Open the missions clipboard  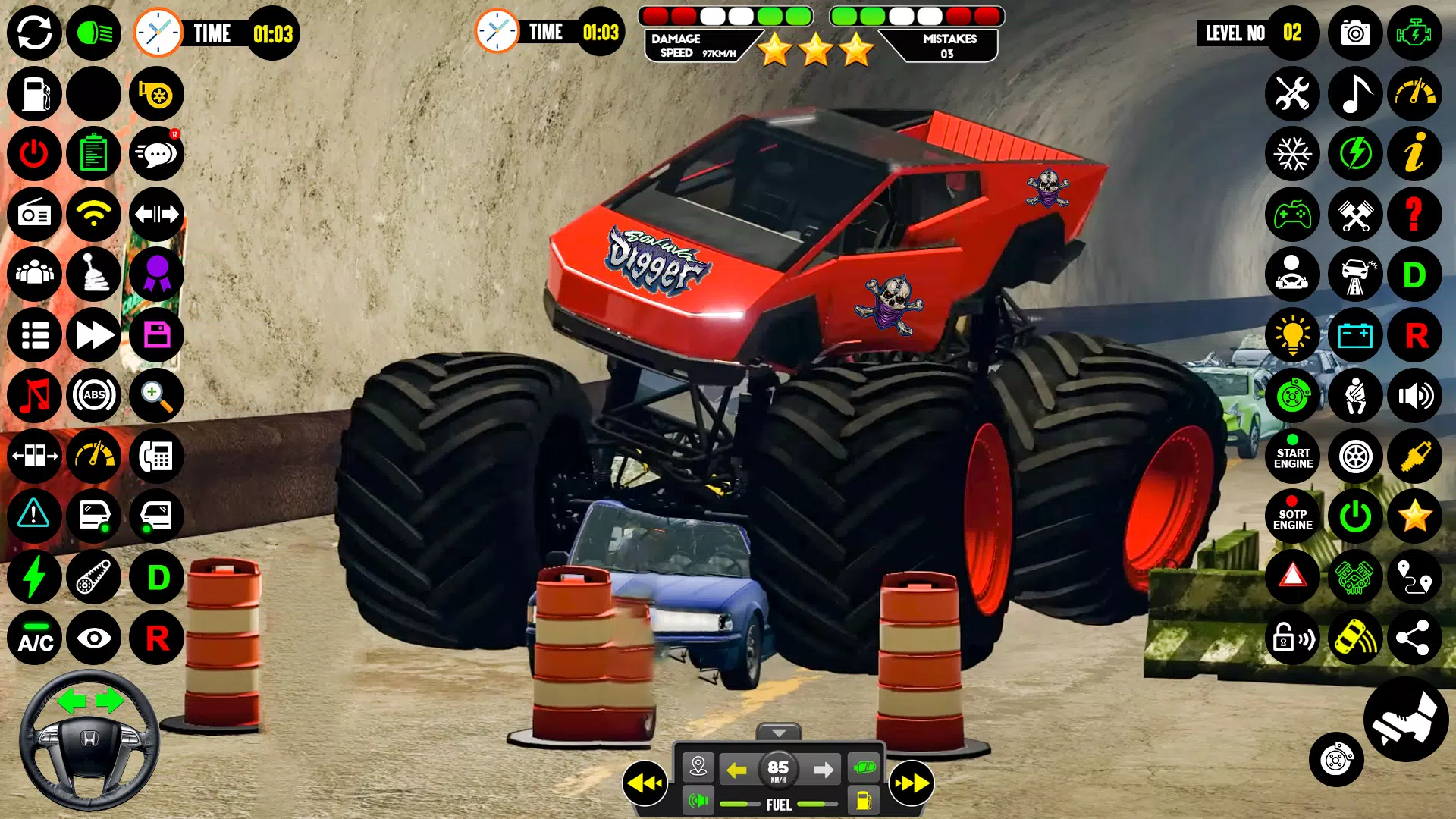93,154
